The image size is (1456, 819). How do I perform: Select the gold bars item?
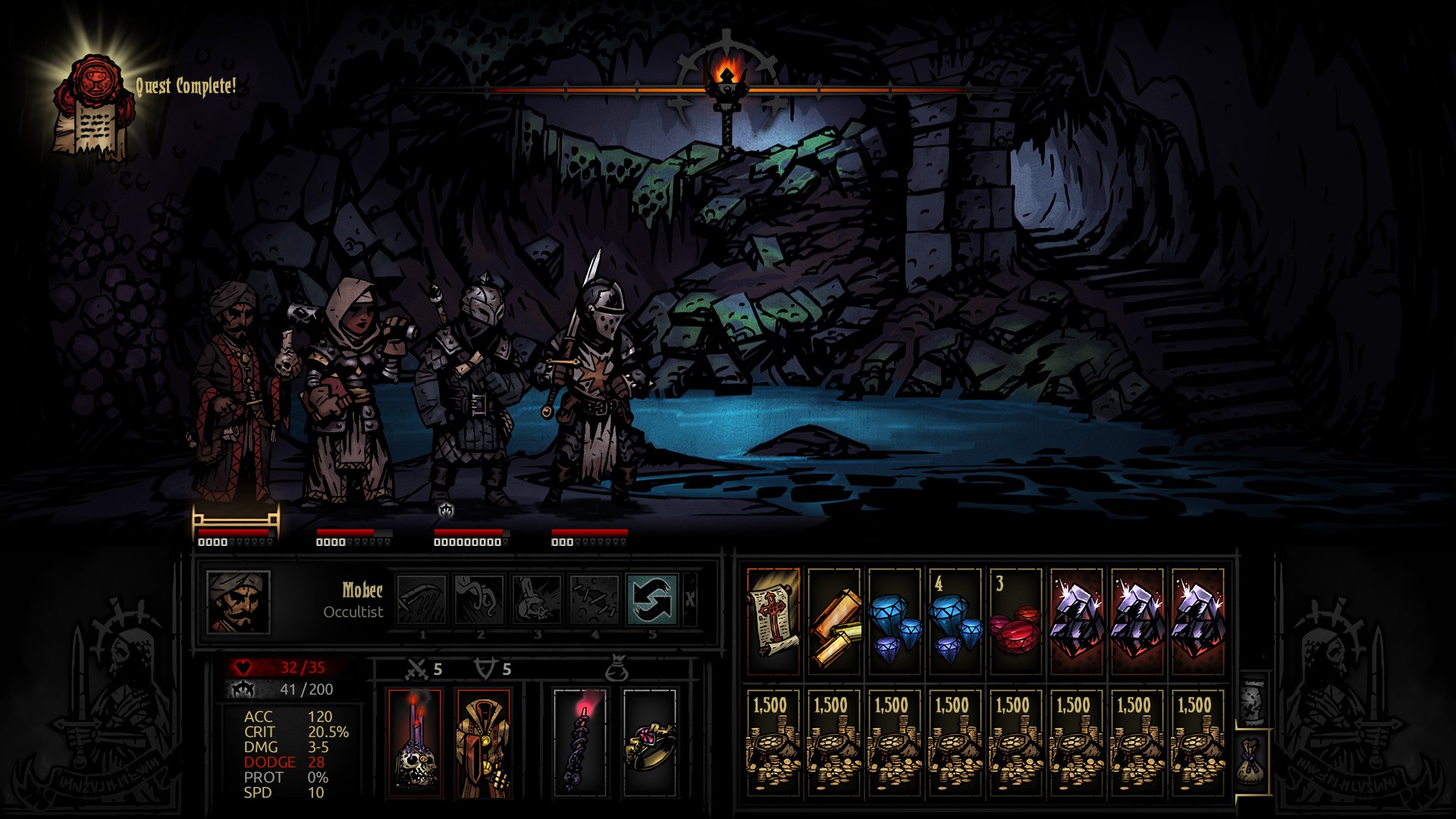click(x=834, y=622)
